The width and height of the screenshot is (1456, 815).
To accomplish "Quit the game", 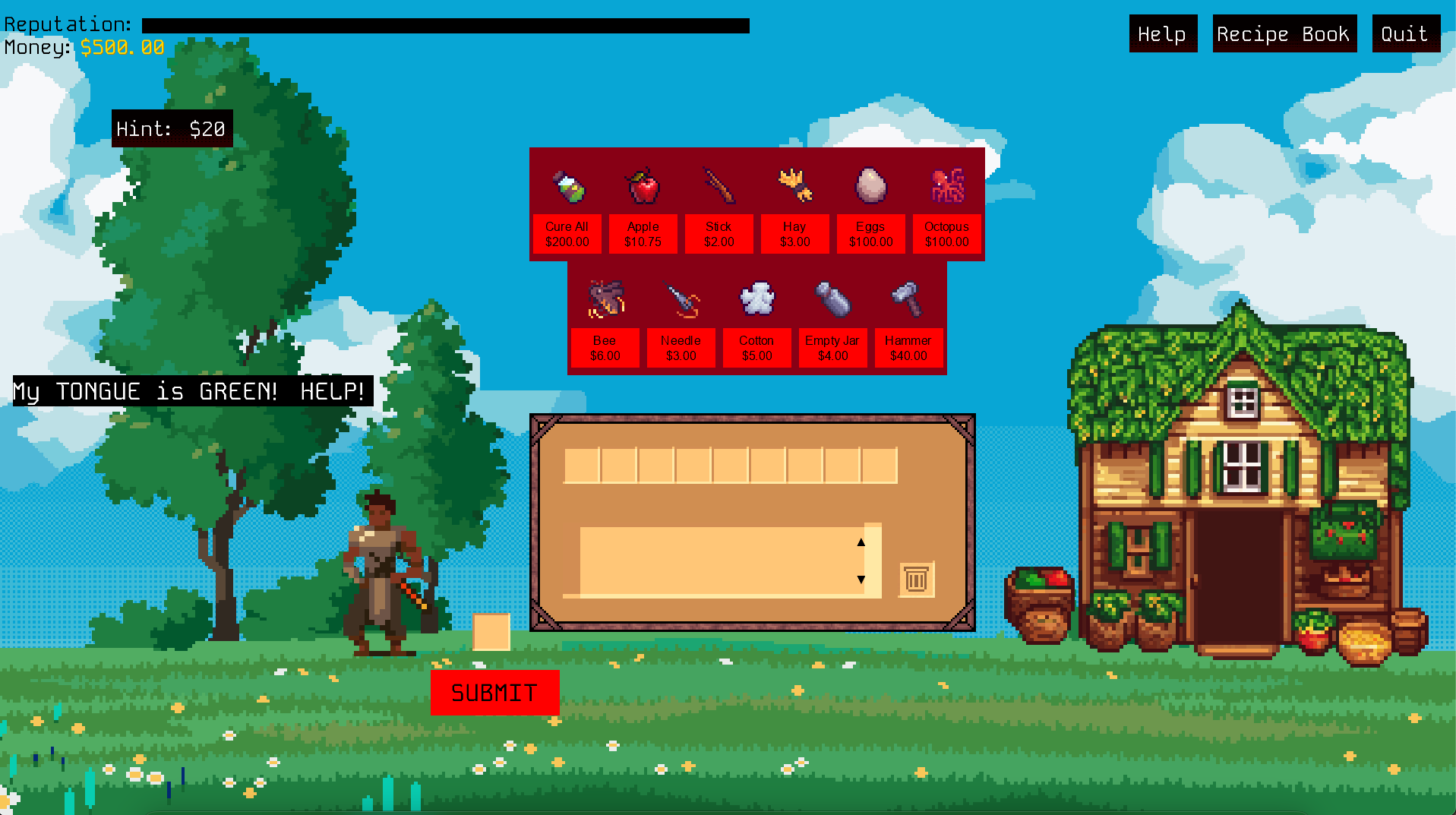I will 1405,34.
